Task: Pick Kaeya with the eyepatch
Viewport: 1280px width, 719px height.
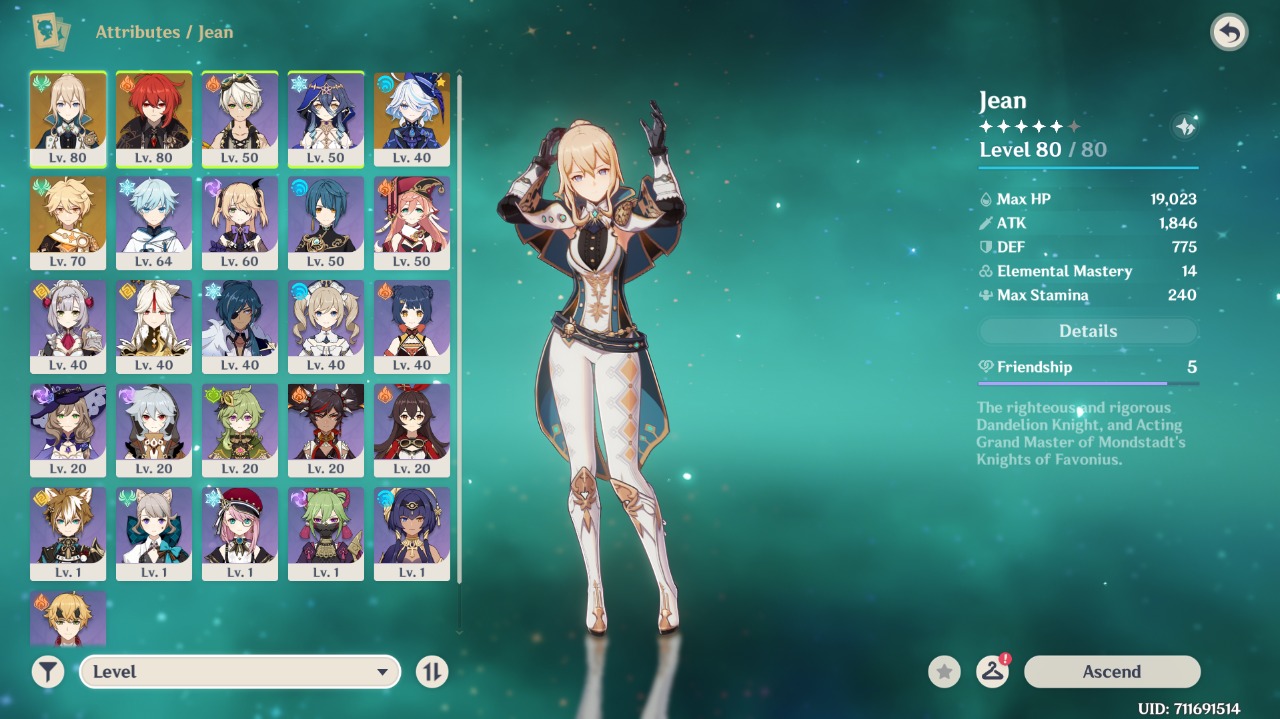Action: pyautogui.click(x=240, y=326)
